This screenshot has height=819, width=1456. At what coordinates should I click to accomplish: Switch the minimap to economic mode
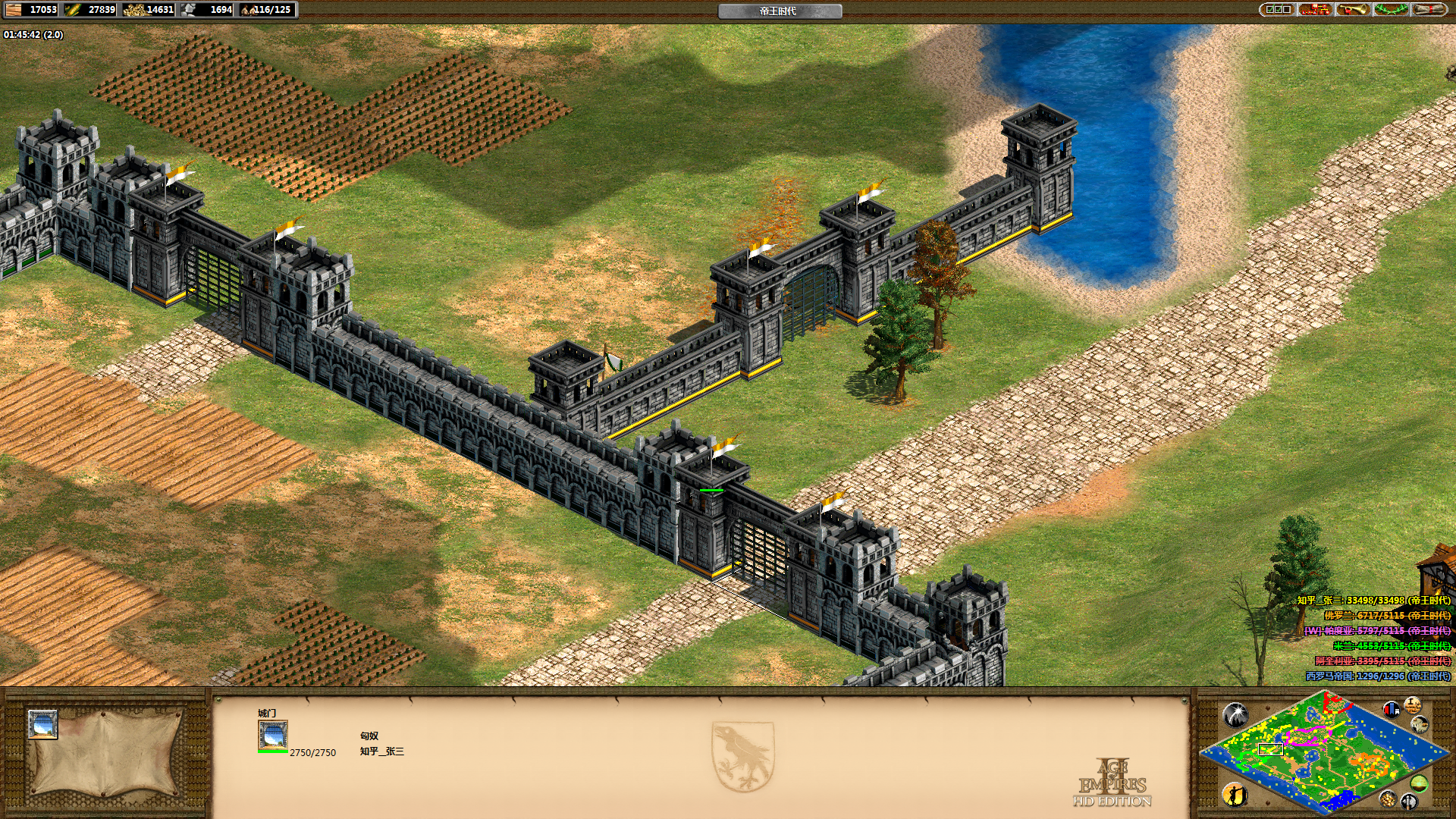click(1389, 798)
